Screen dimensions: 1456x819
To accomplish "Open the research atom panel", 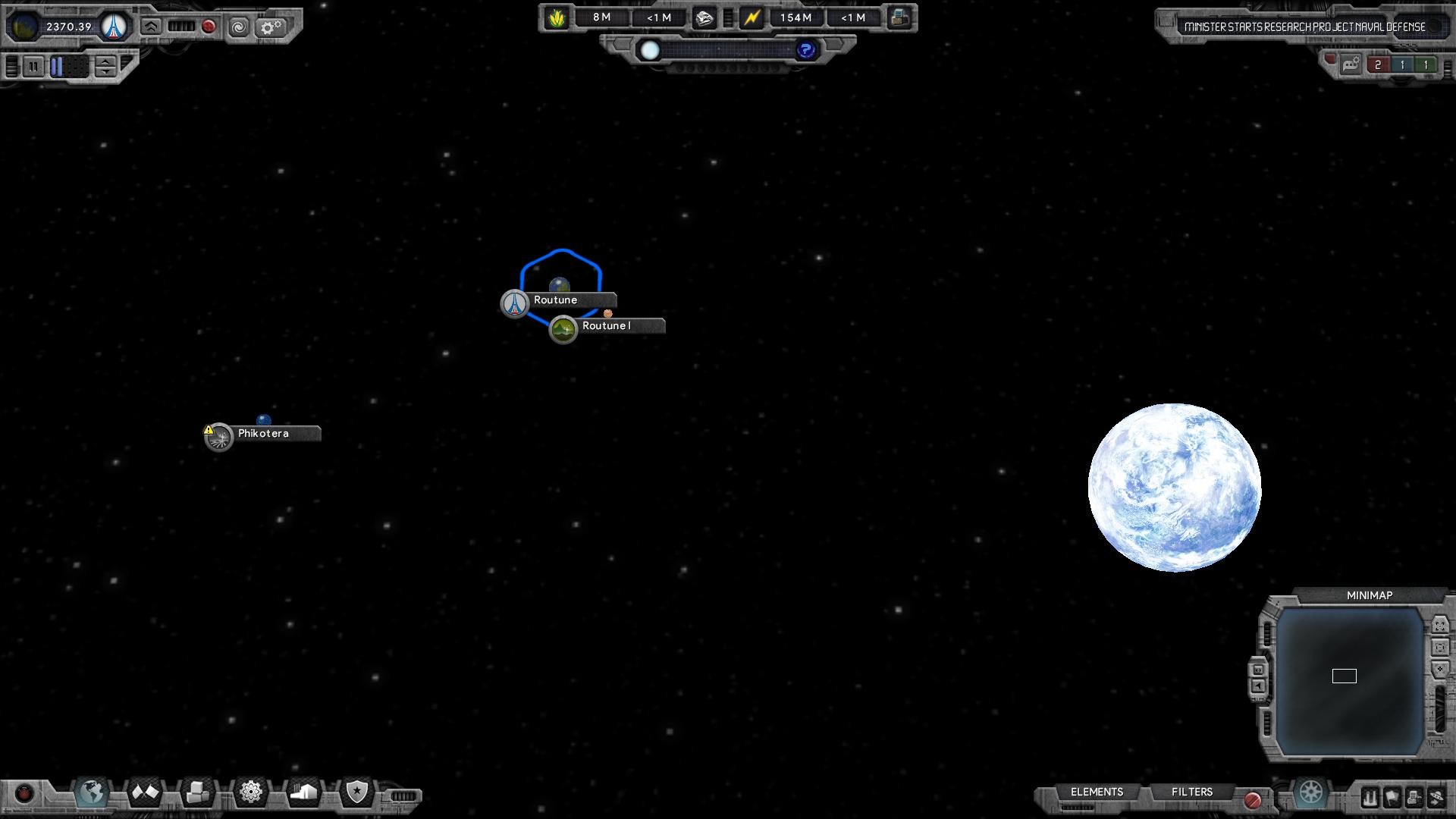I will [250, 792].
